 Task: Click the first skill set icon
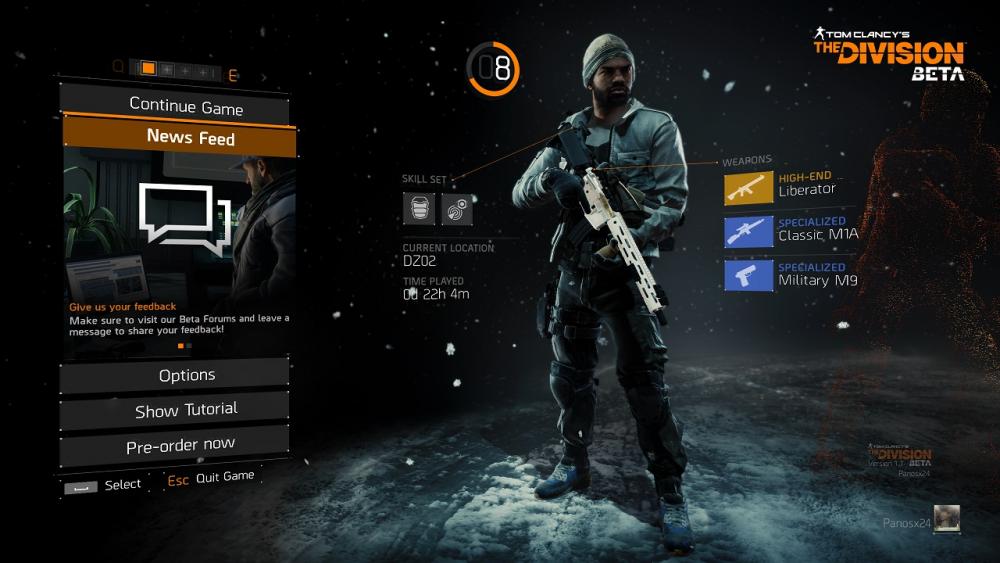click(418, 209)
